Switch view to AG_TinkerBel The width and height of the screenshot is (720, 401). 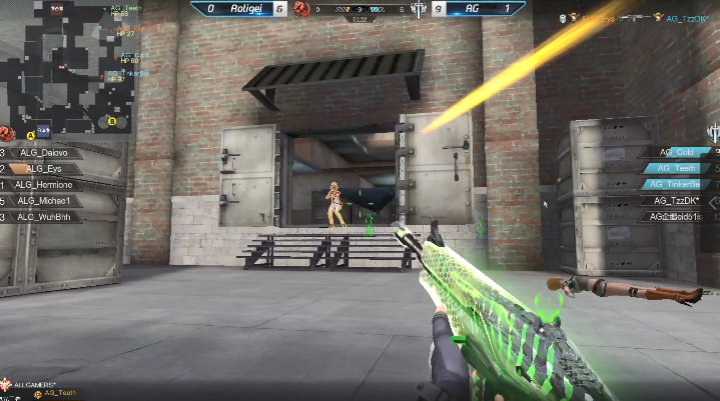coord(678,184)
